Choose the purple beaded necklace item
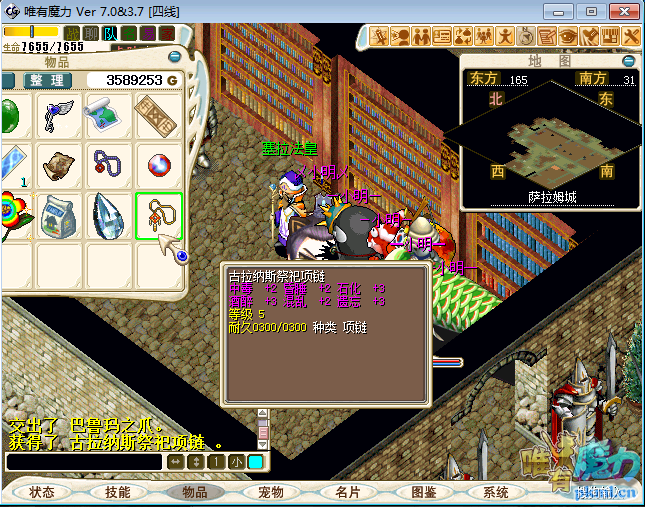 click(108, 165)
